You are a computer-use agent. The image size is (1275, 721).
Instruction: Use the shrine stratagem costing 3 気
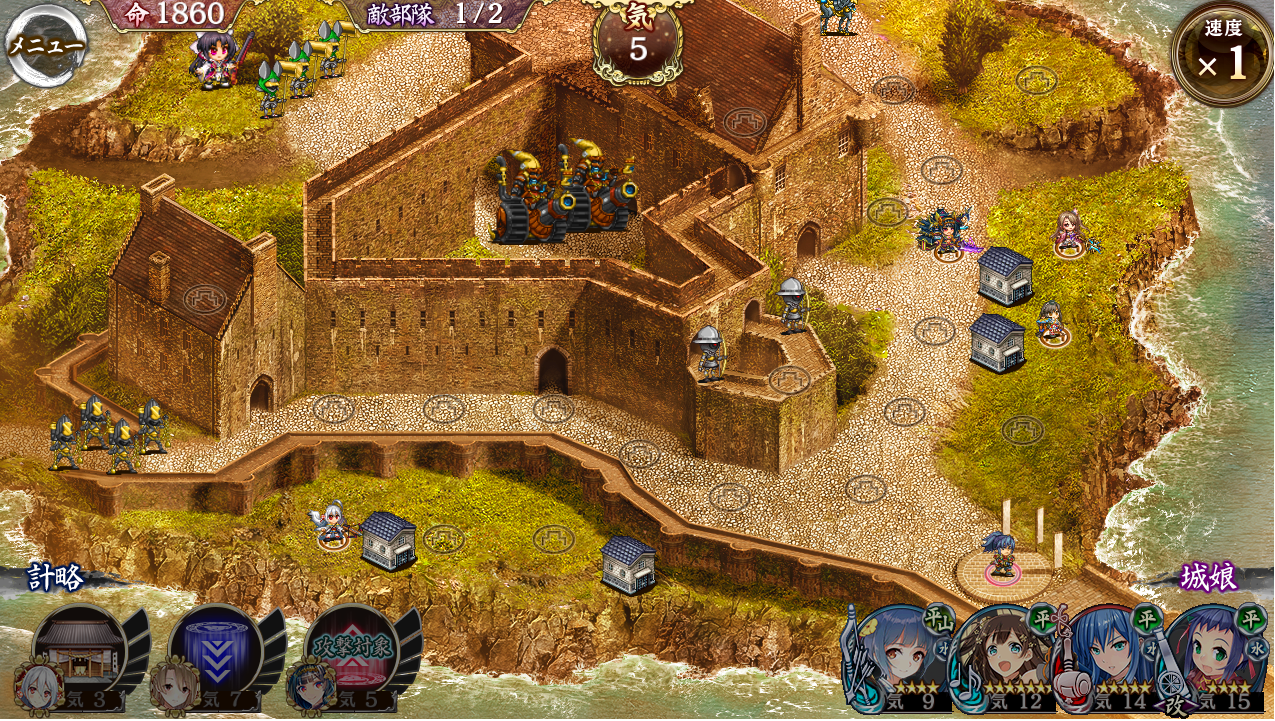[78, 652]
